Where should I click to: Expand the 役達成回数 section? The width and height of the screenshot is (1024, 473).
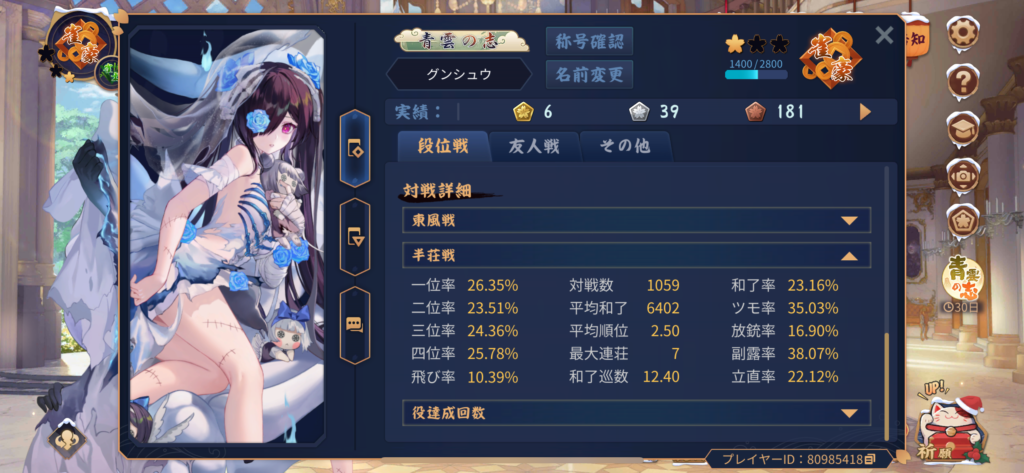tap(849, 412)
